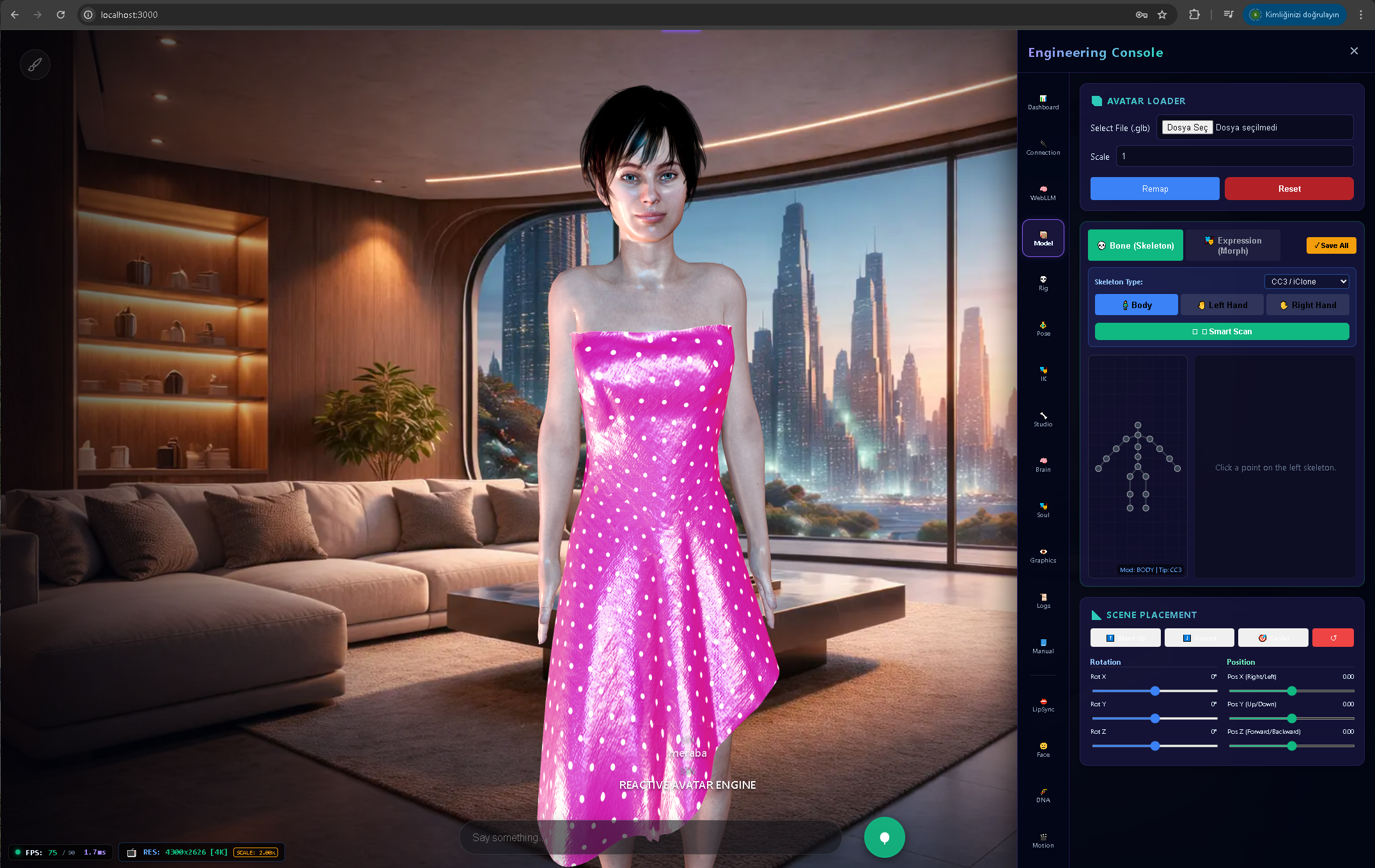The image size is (1375, 868).
Task: Switch editing to Right Hand skeleton
Action: [1308, 305]
